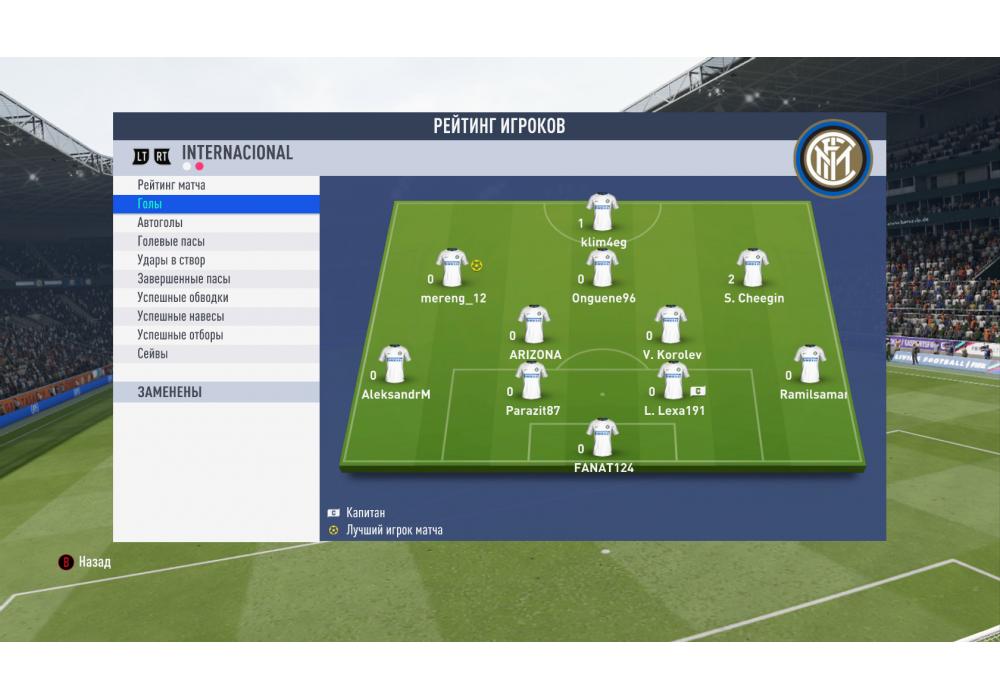Show Голевые пасы statistics
The width and height of the screenshot is (1000, 700).
pos(216,242)
